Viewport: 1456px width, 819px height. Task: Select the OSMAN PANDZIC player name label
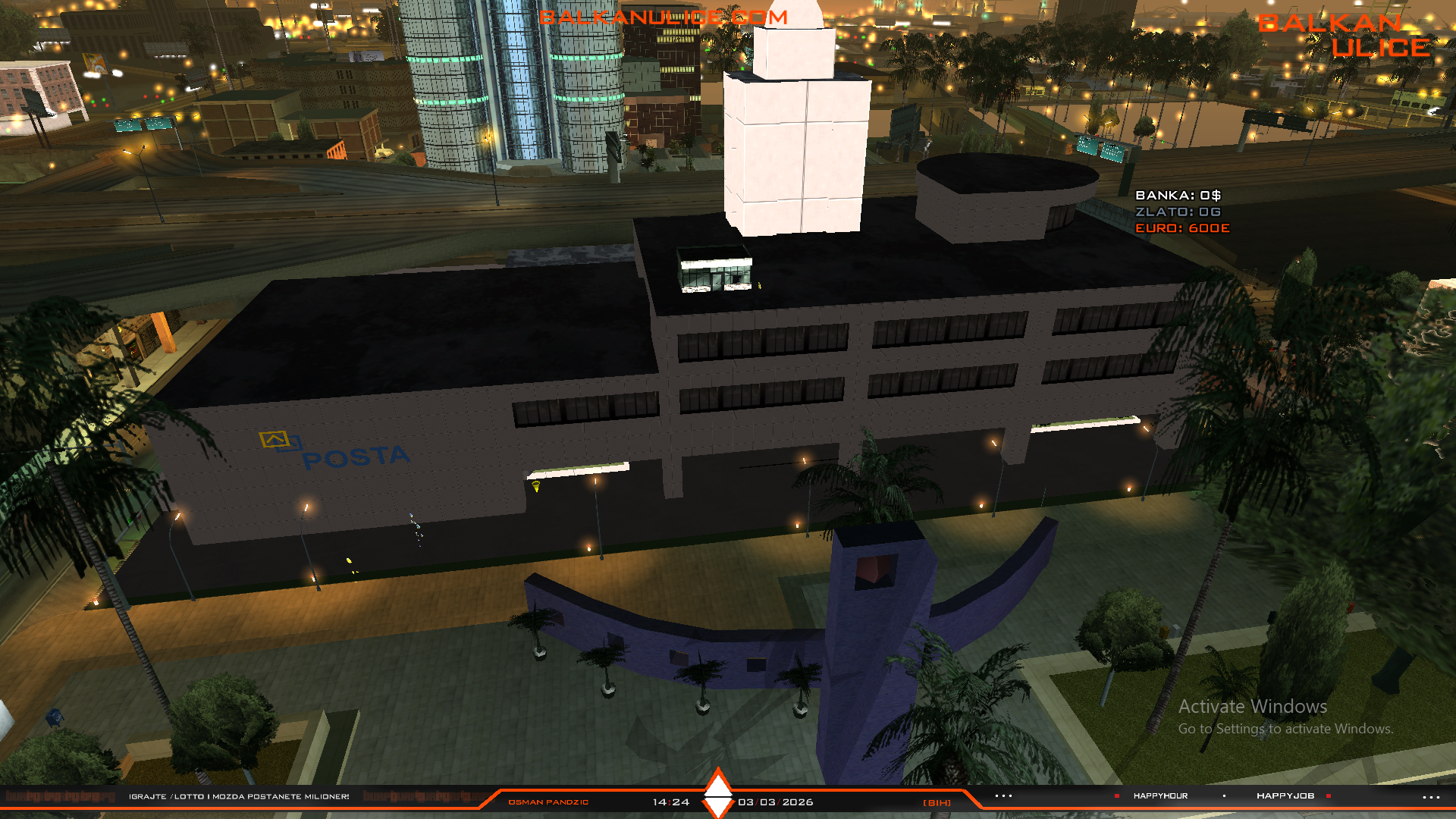(548, 802)
